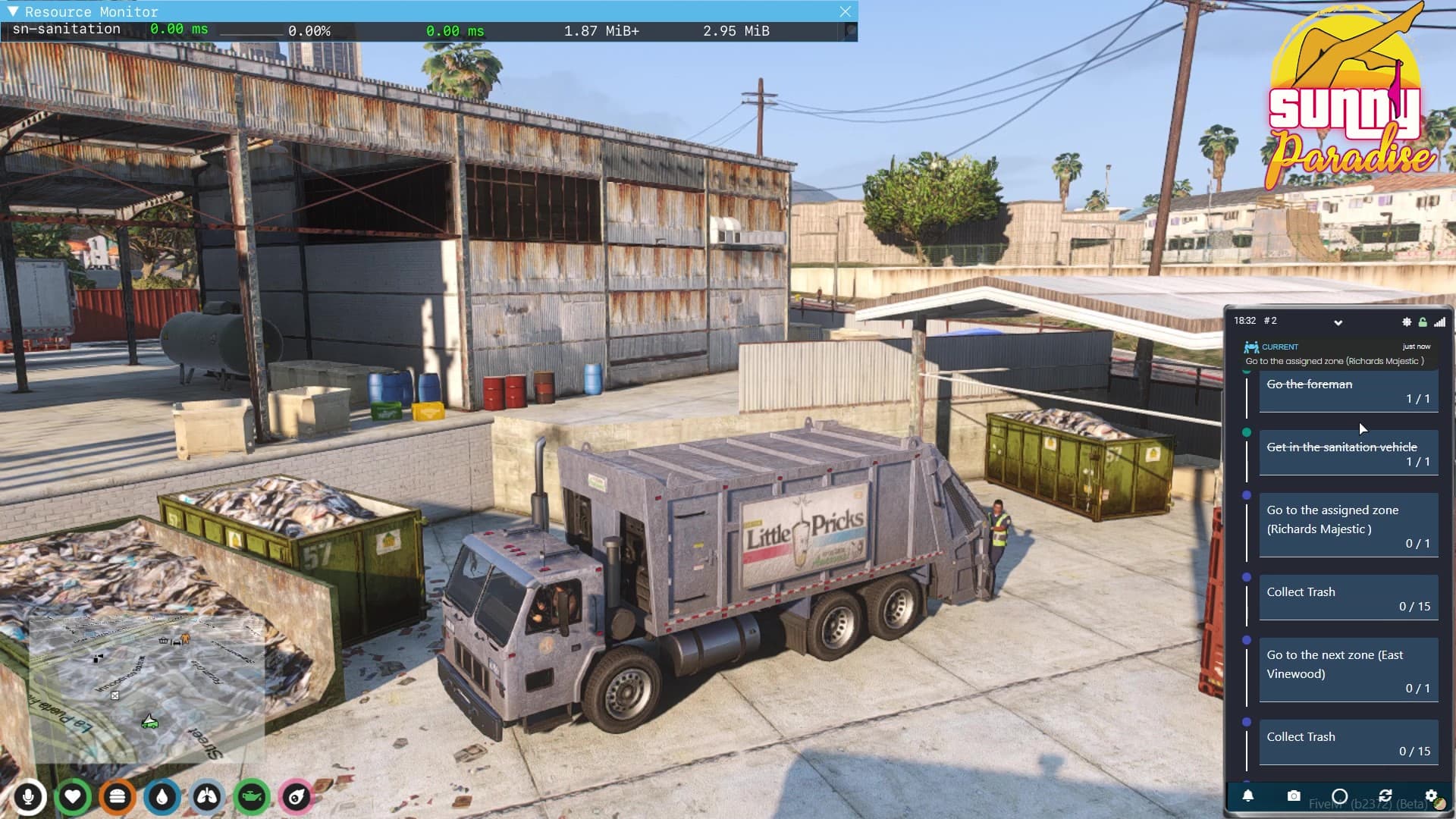
Task: Select the sn-sanitation resource row
Action: (x=64, y=29)
